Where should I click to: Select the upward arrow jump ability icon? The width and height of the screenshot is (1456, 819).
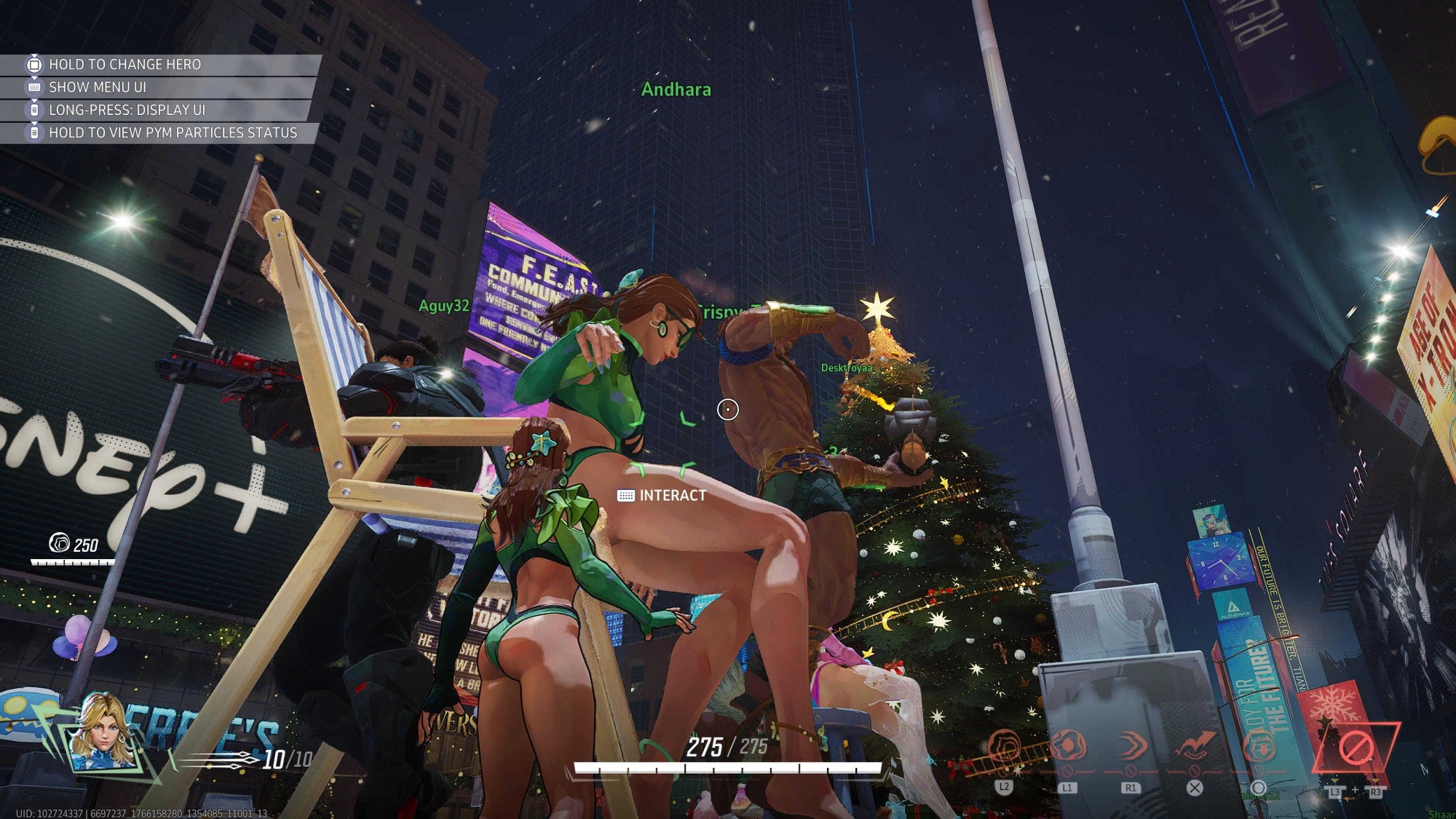click(x=1195, y=748)
